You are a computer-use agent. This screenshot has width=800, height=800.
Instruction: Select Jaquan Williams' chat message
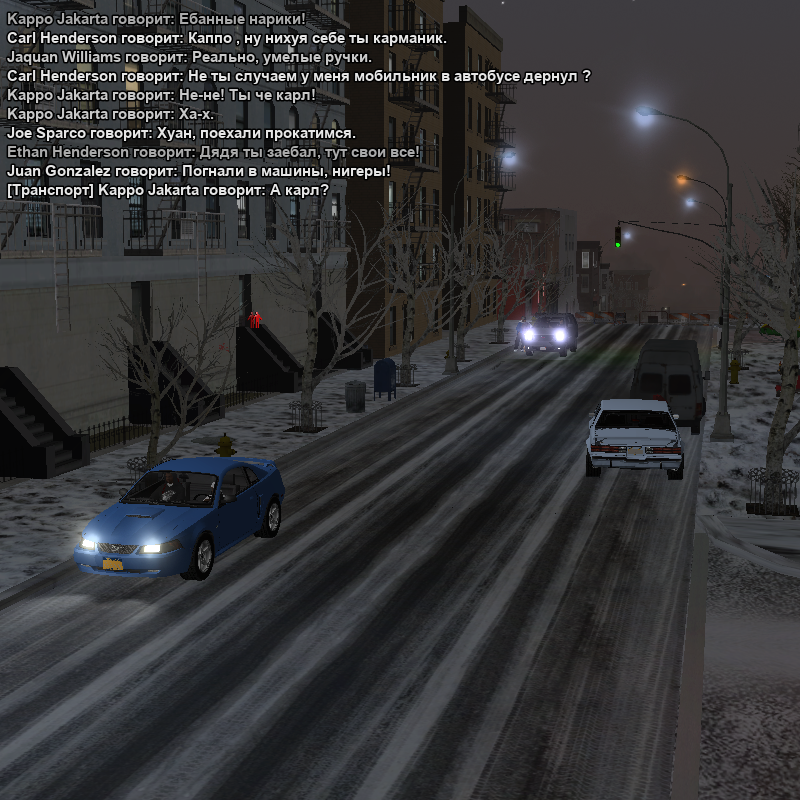pos(189,57)
